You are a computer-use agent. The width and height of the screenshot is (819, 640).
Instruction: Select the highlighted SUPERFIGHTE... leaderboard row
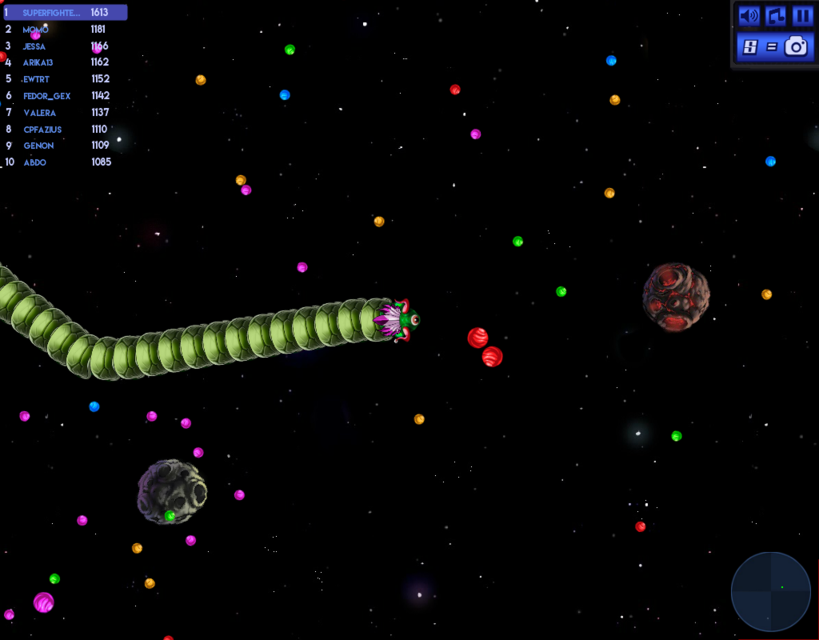tap(64, 13)
